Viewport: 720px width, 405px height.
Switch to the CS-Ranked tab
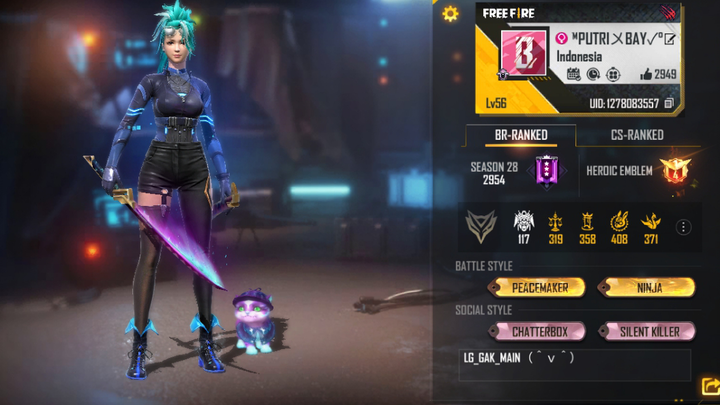(x=637, y=135)
